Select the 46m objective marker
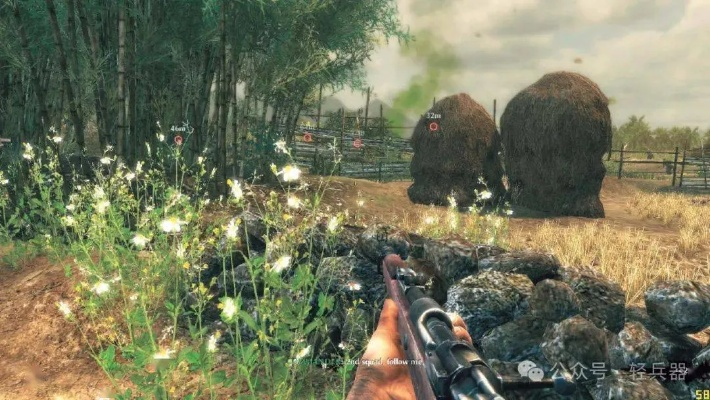 coord(179,140)
